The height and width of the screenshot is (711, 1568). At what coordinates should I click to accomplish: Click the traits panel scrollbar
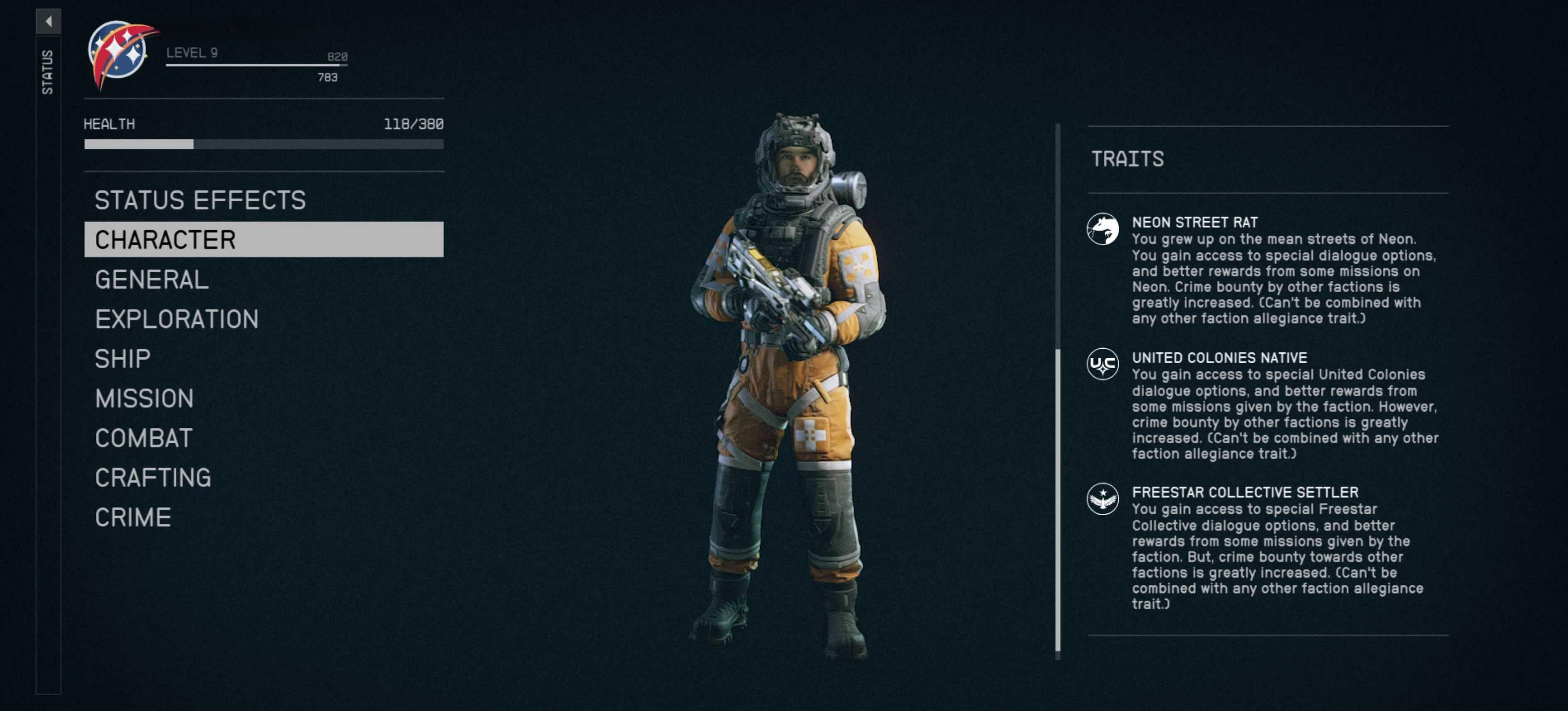1057,499
